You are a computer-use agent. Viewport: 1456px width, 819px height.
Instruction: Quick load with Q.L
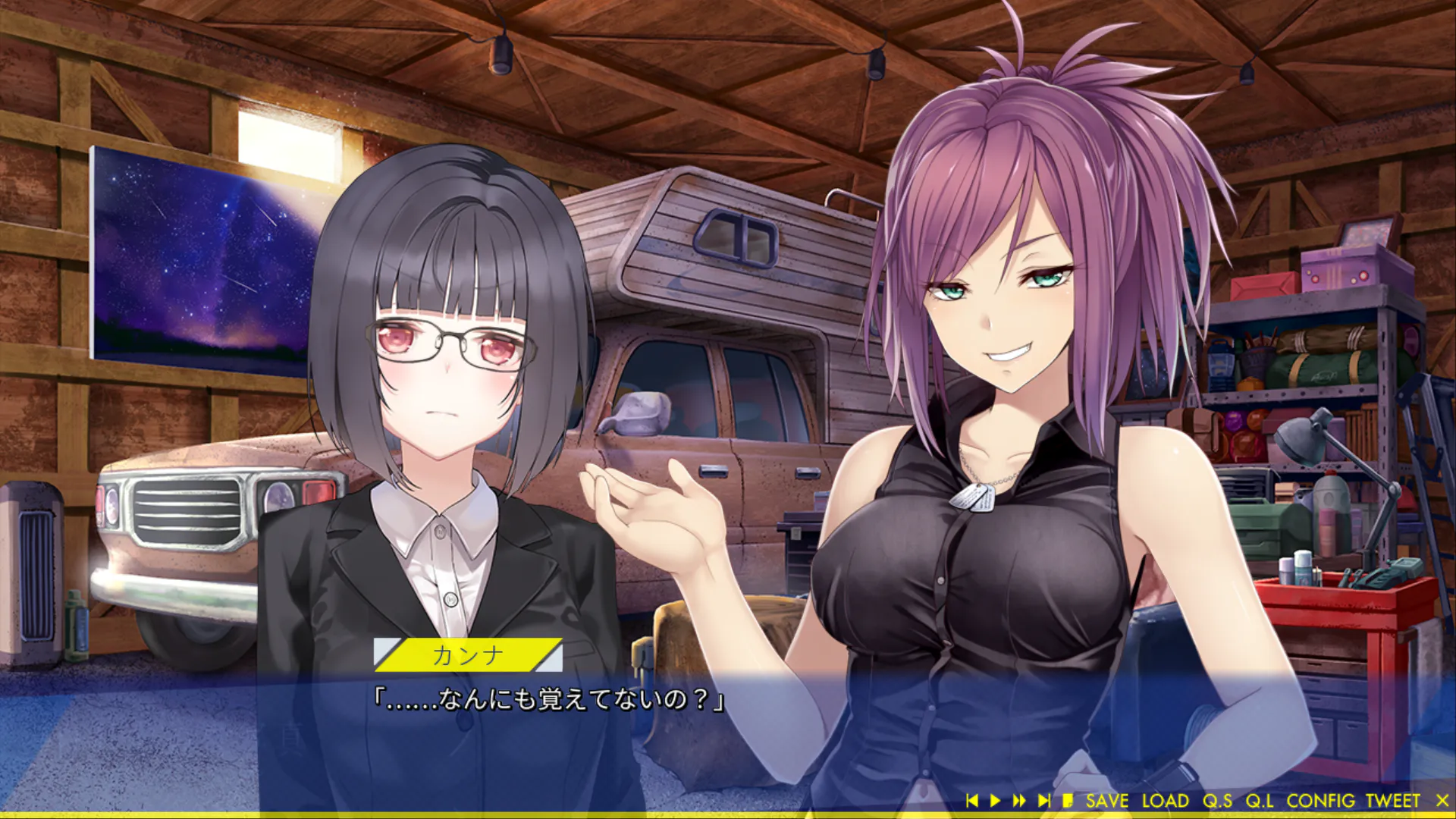coord(1259,801)
